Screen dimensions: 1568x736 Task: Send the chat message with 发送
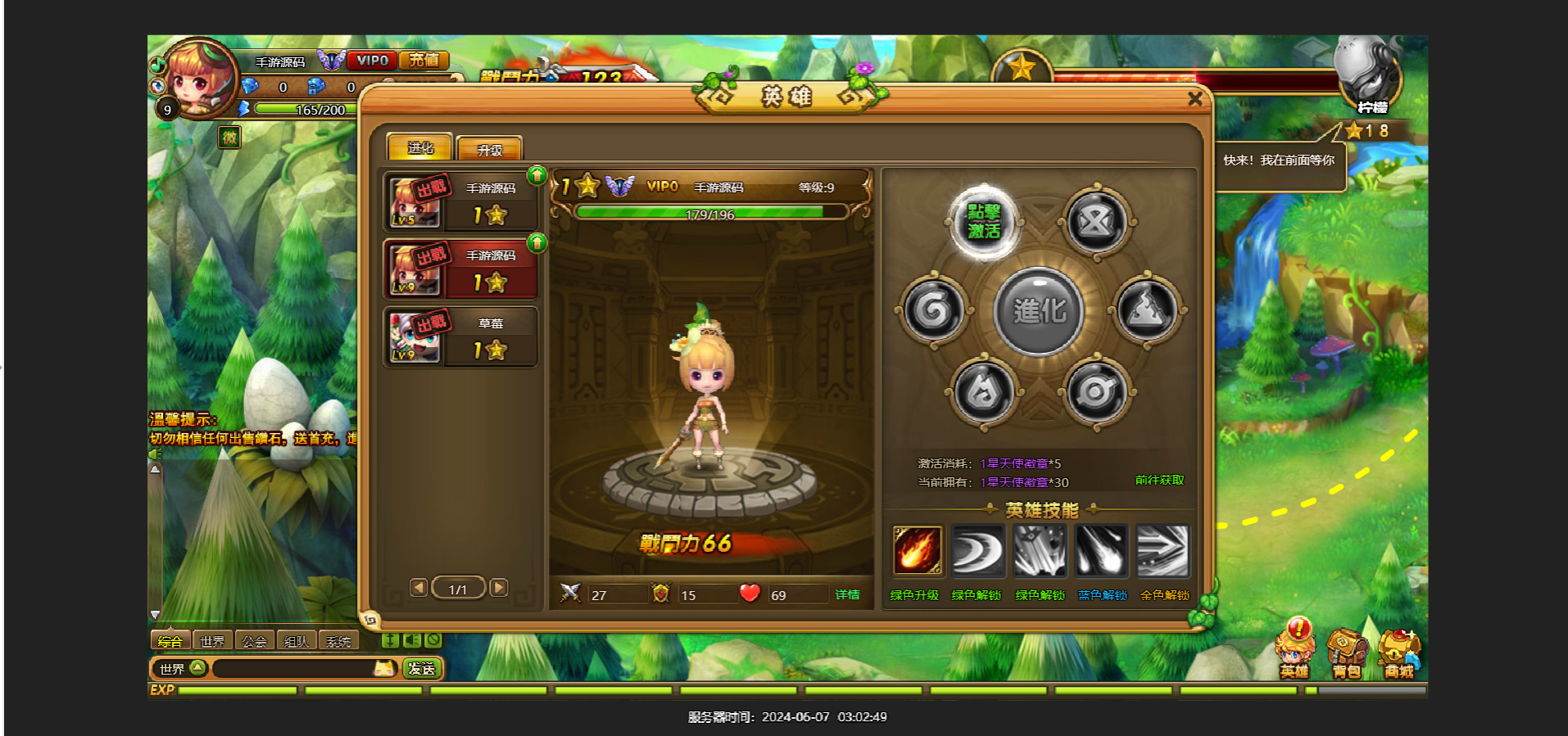pos(422,669)
